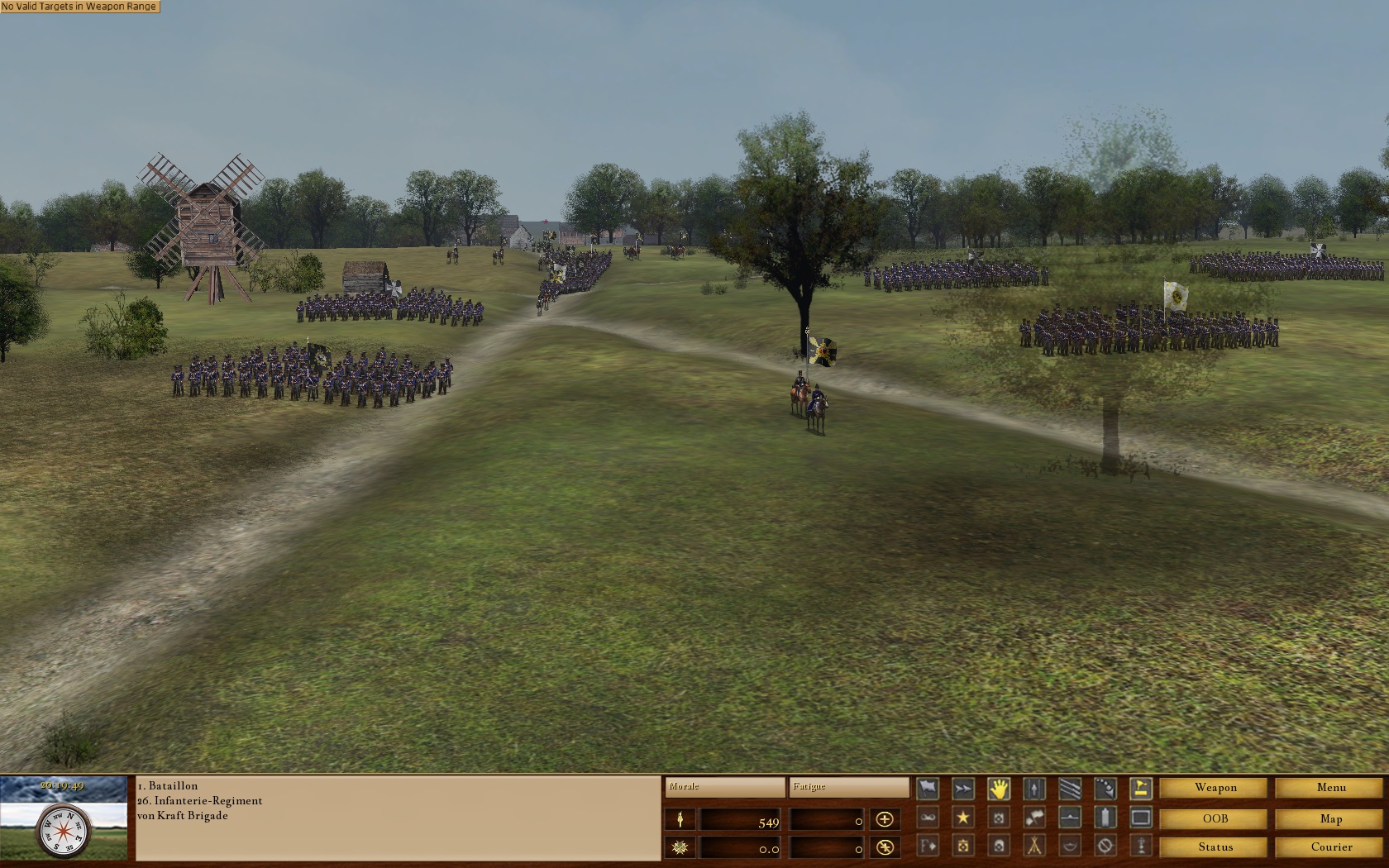The height and width of the screenshot is (868, 1389).
Task: Toggle the yellow hand halt command
Action: (x=998, y=788)
